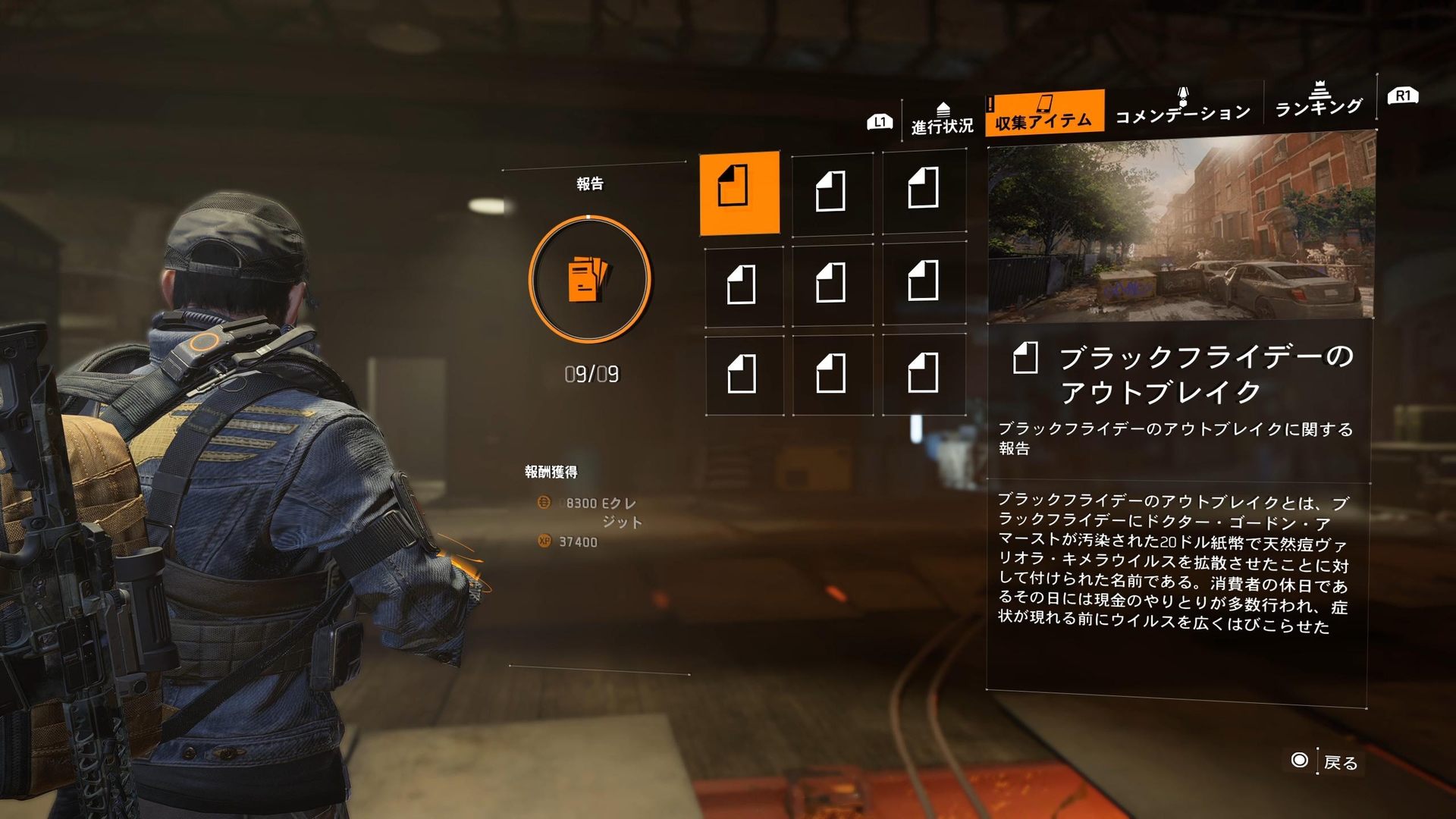The width and height of the screenshot is (1456, 819).
Task: Select the first Black Friday report document icon
Action: [741, 193]
